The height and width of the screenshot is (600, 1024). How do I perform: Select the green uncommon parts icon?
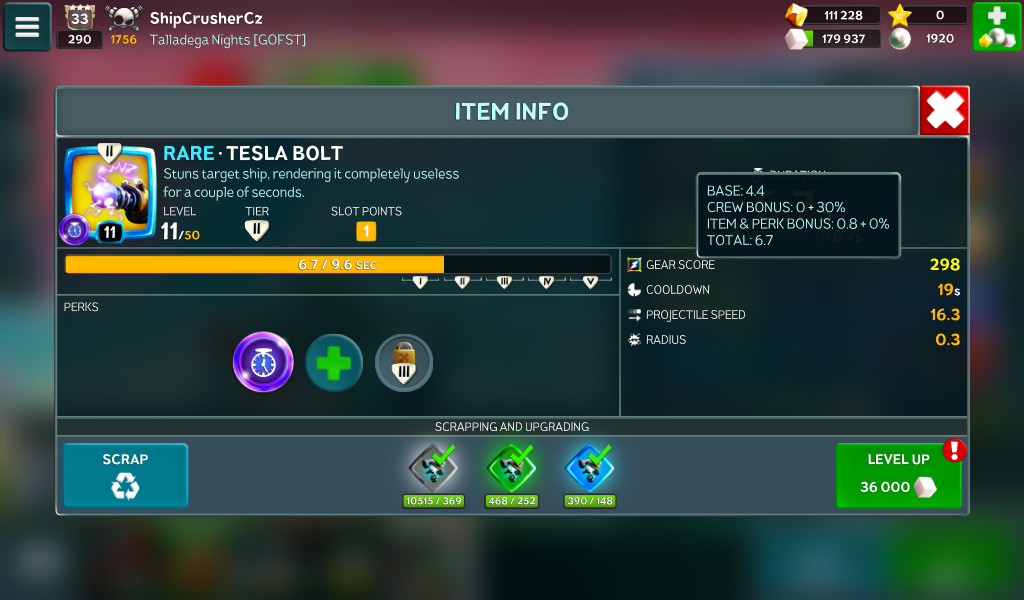pos(512,467)
